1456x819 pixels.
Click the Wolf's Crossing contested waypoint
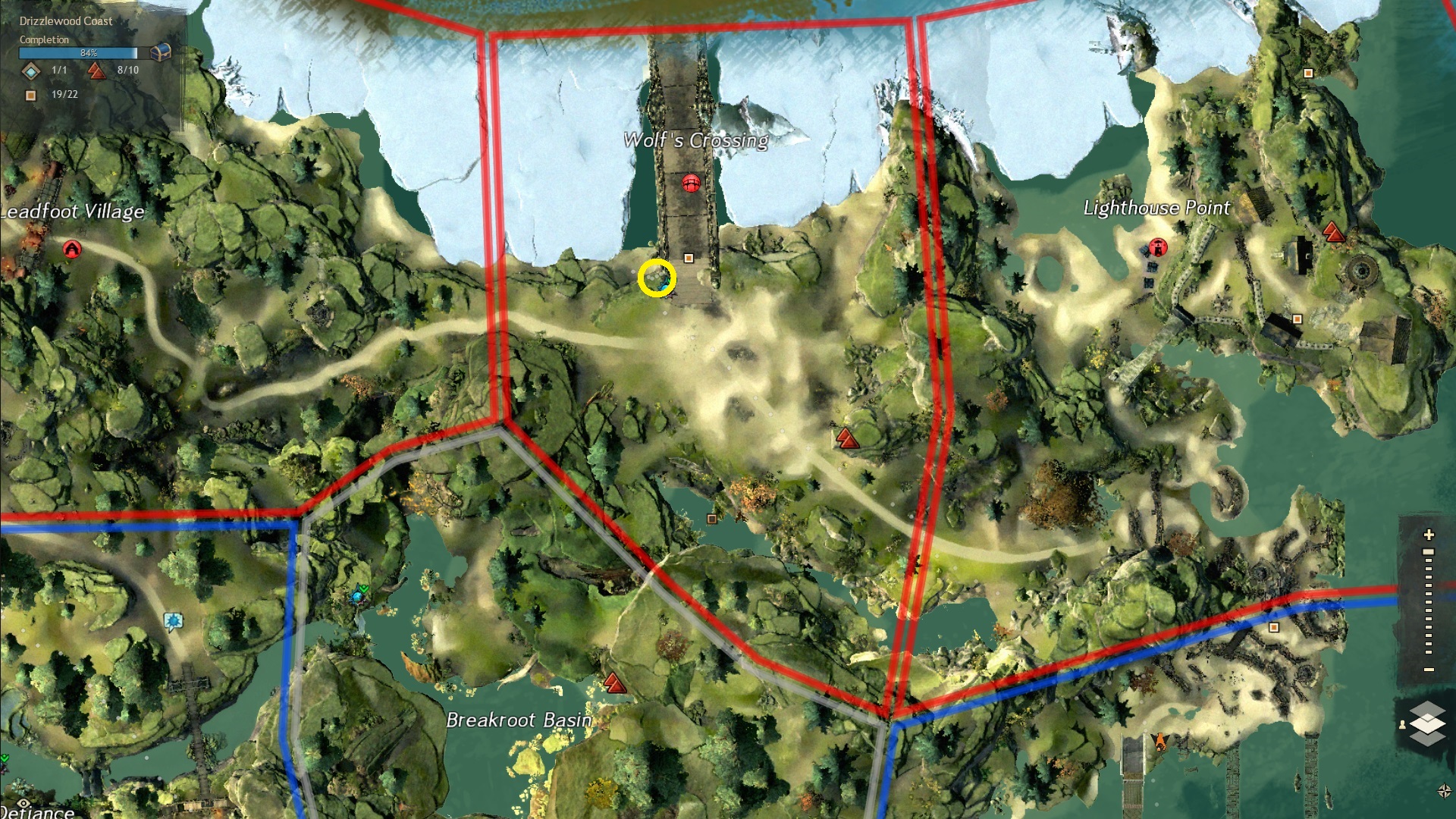690,183
